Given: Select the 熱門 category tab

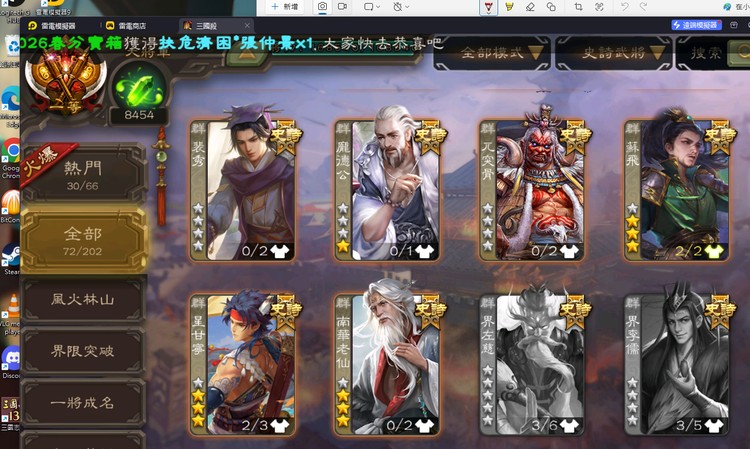Looking at the screenshot, I should [84, 178].
